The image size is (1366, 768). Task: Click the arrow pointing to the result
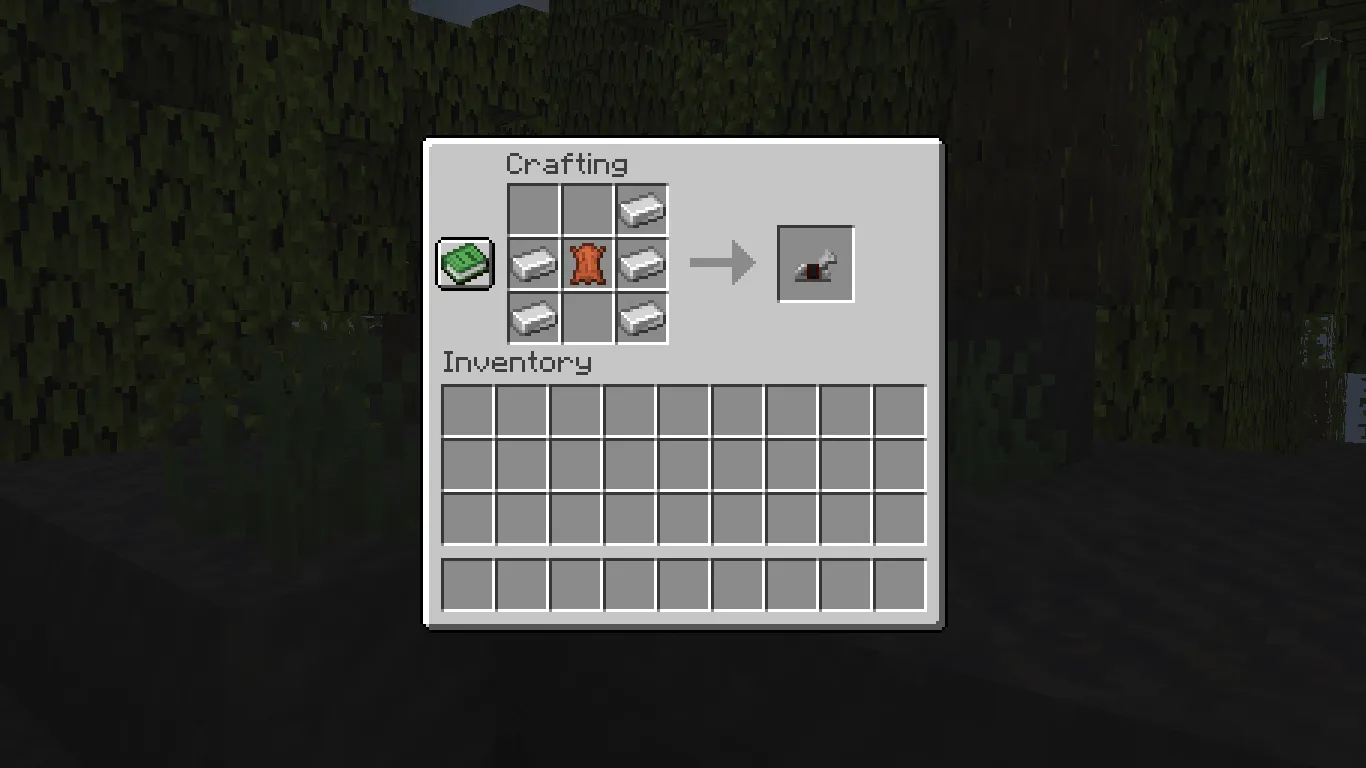pos(722,263)
